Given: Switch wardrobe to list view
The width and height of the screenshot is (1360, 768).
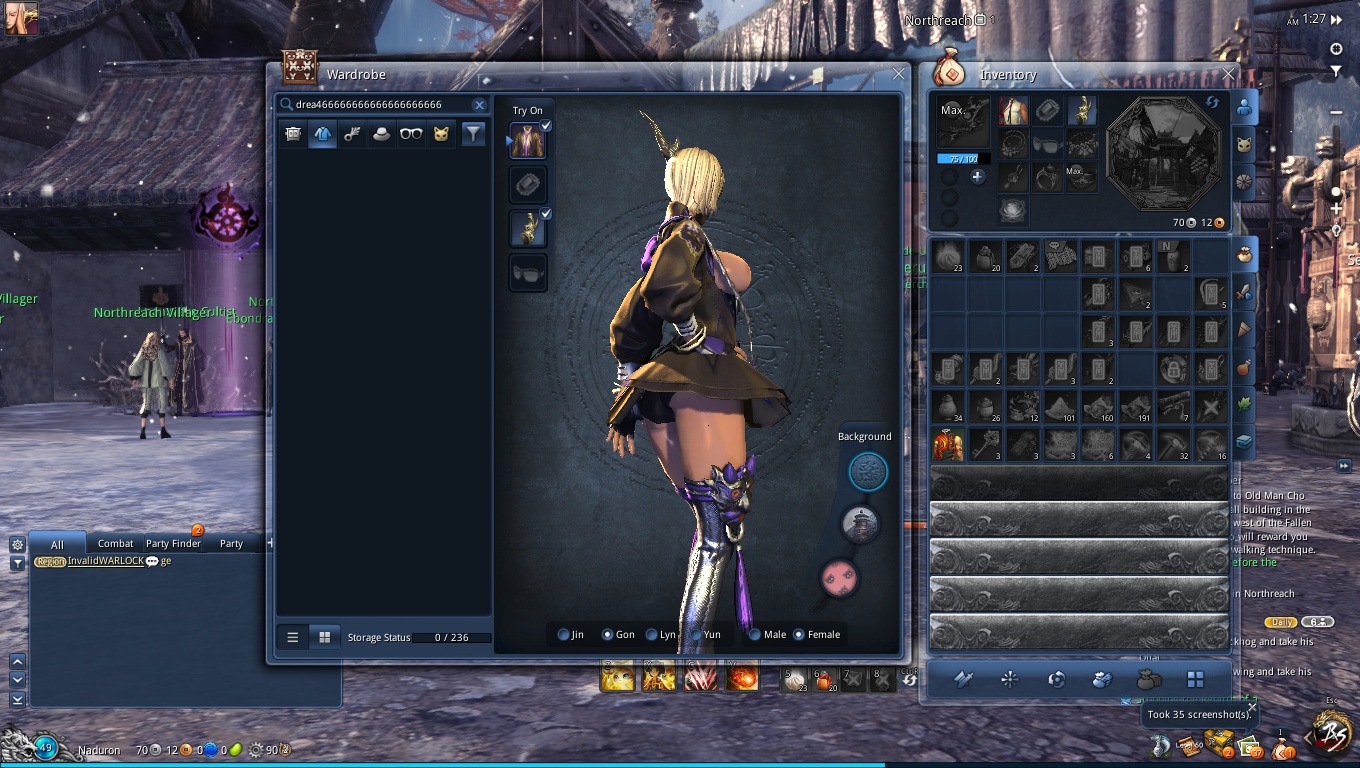Looking at the screenshot, I should (293, 637).
